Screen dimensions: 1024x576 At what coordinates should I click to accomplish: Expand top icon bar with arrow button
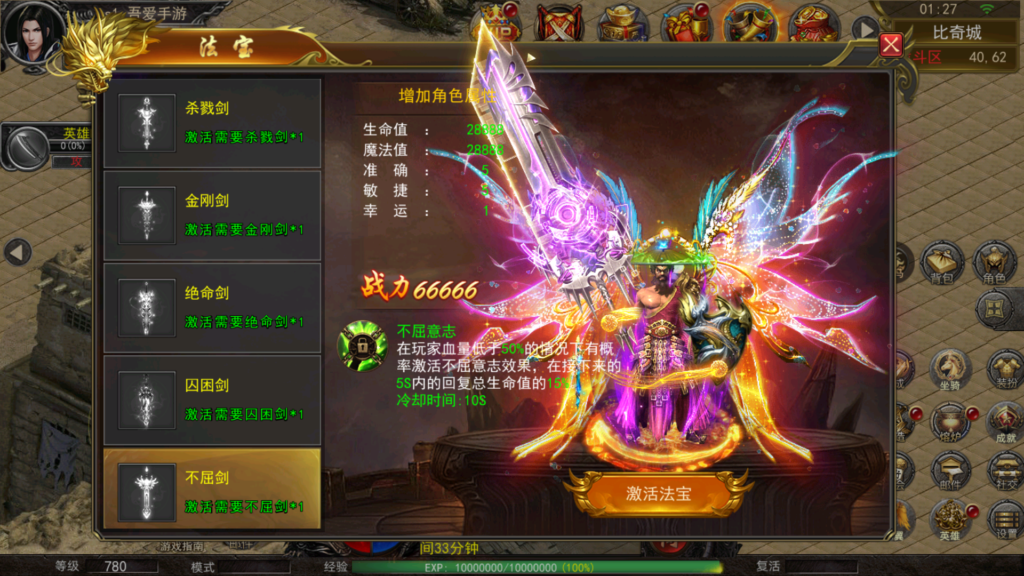(866, 29)
